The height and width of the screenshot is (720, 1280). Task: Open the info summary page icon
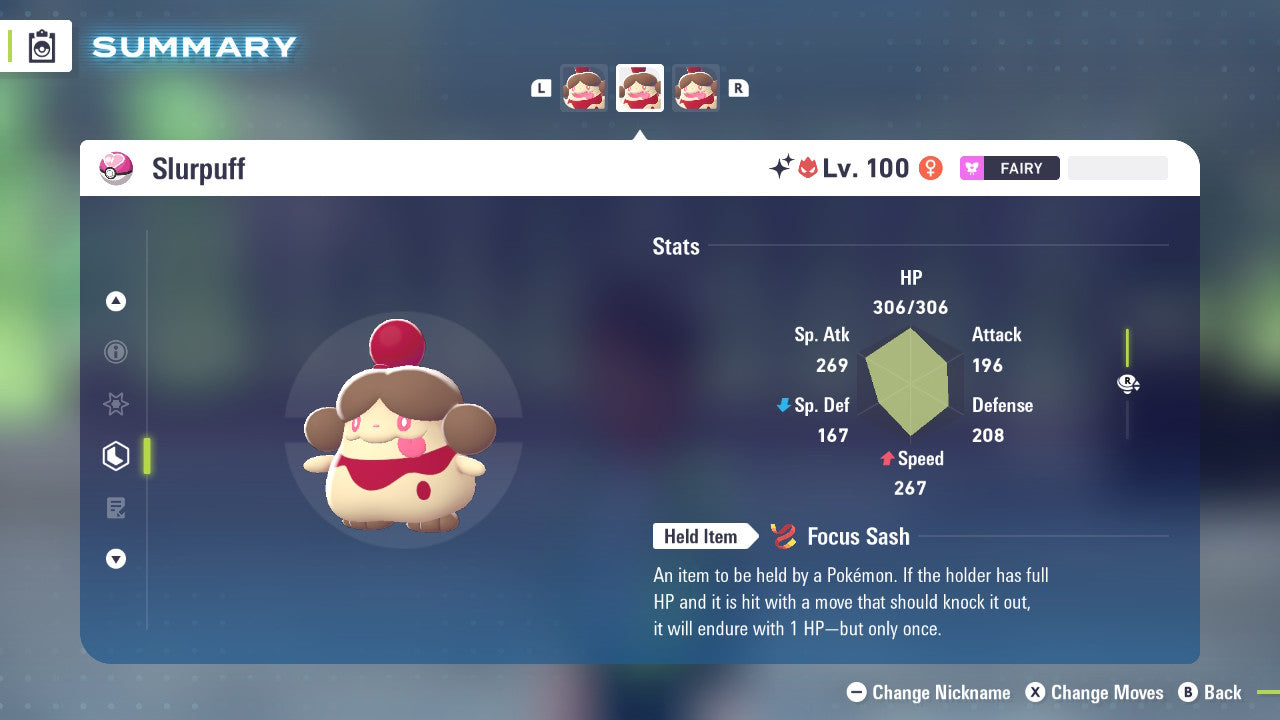(116, 352)
